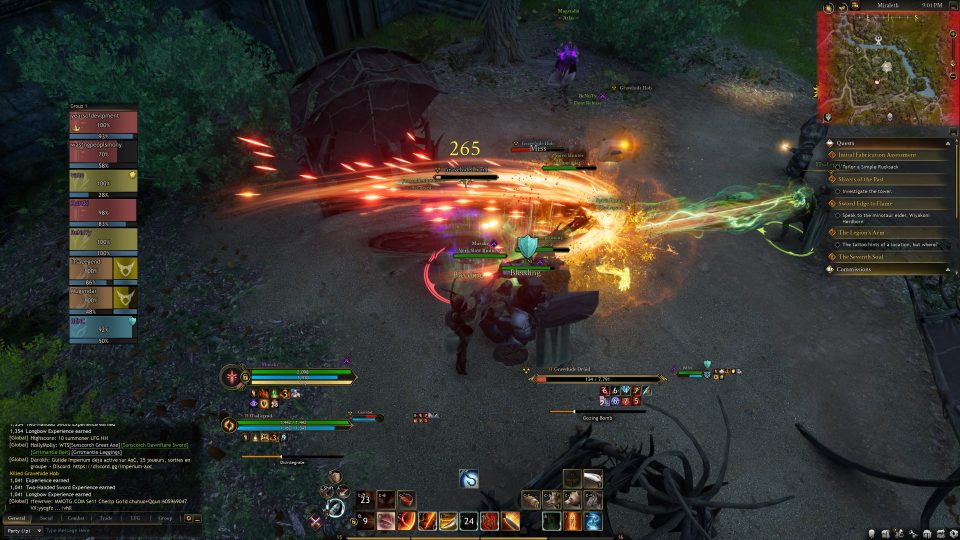Select the Trade chat tab
Image resolution: width=960 pixels, height=540 pixels.
(x=106, y=519)
